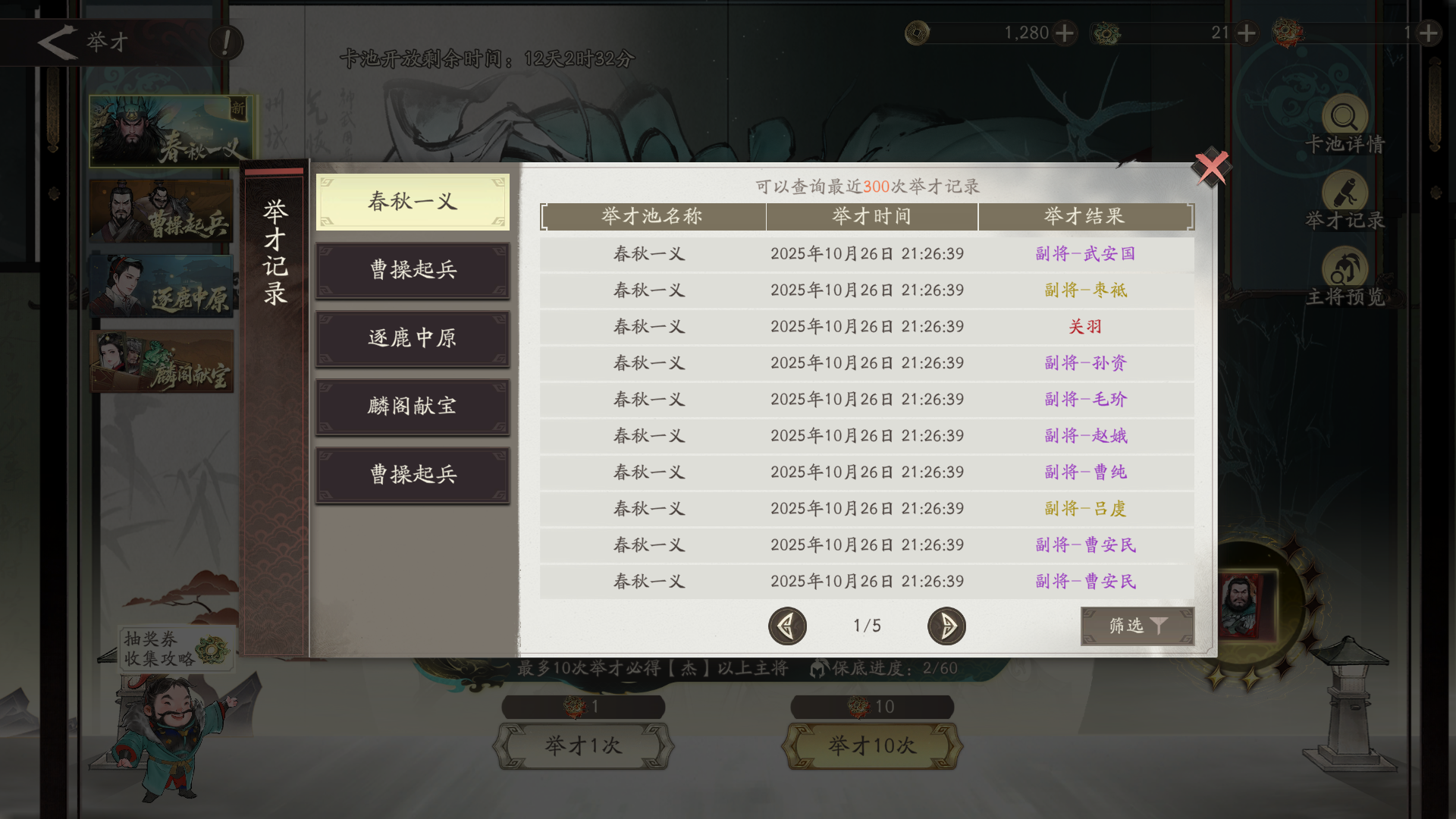This screenshot has height=819, width=1456.
Task: Go to previous page of records
Action: coord(787,627)
